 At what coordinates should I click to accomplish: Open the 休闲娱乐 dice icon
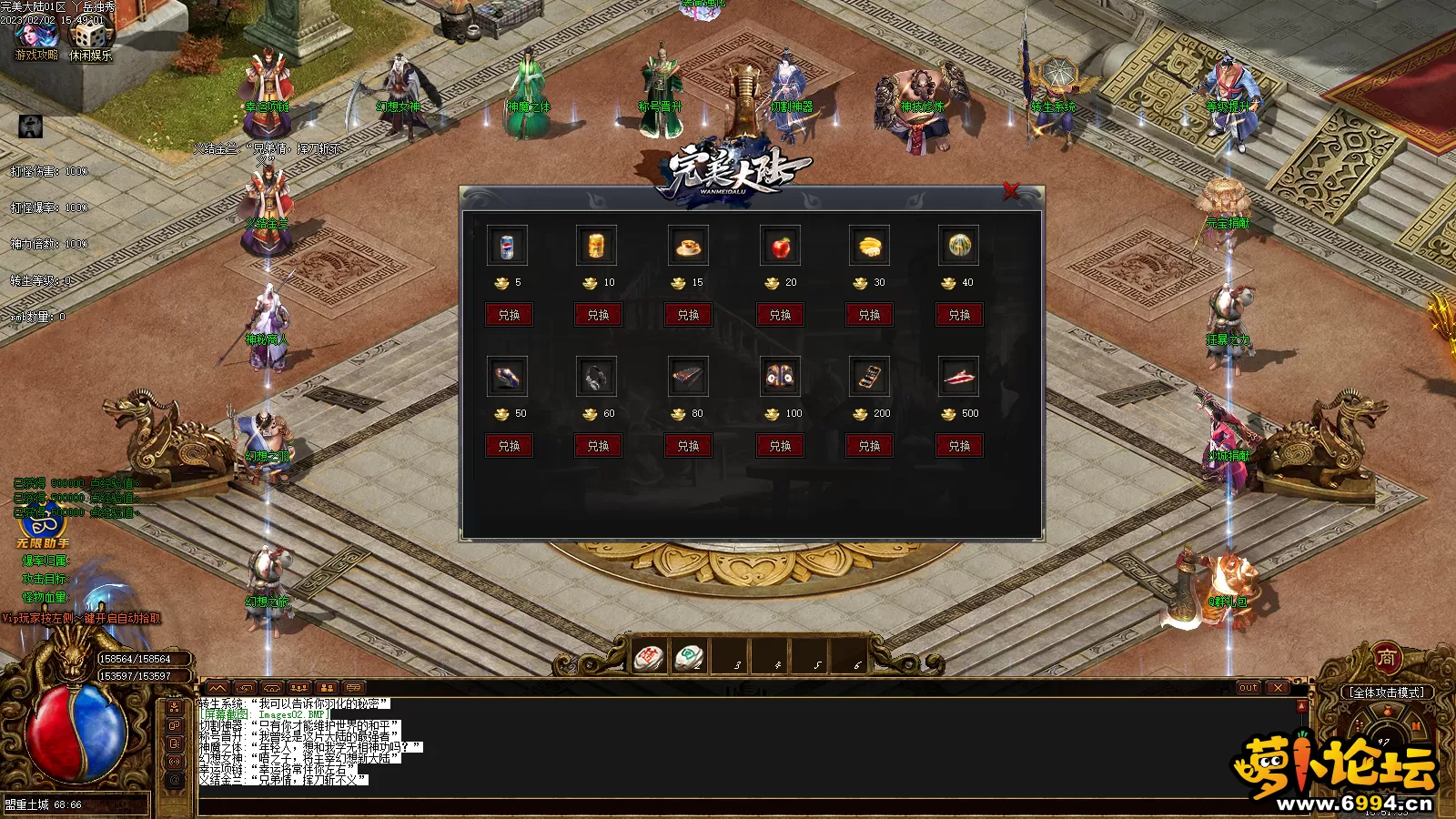(x=91, y=39)
